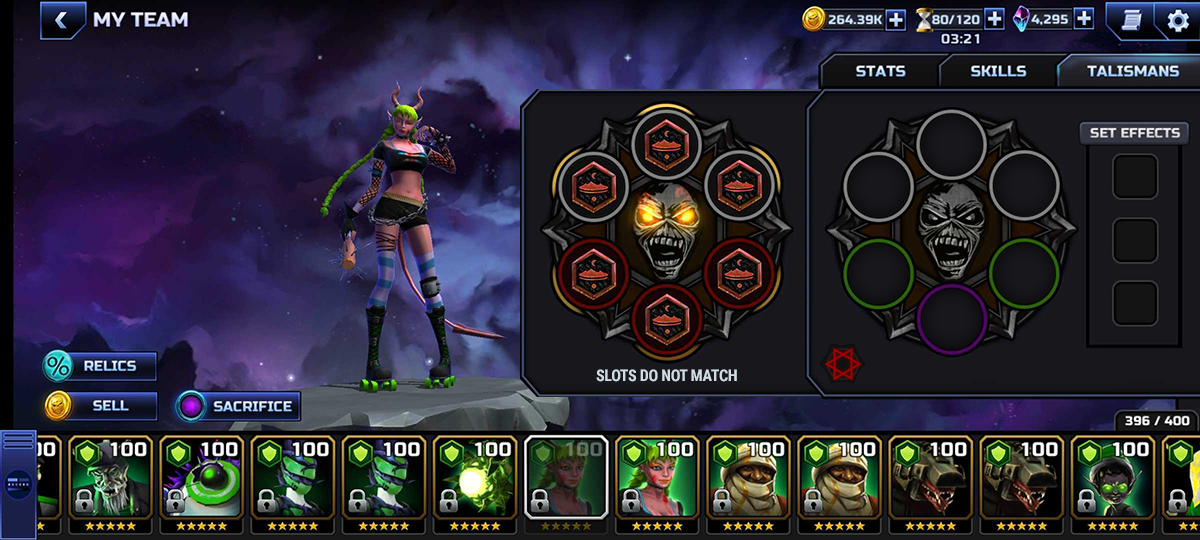
Task: Pick the bearded man in top hat portrait
Action: (x=110, y=482)
